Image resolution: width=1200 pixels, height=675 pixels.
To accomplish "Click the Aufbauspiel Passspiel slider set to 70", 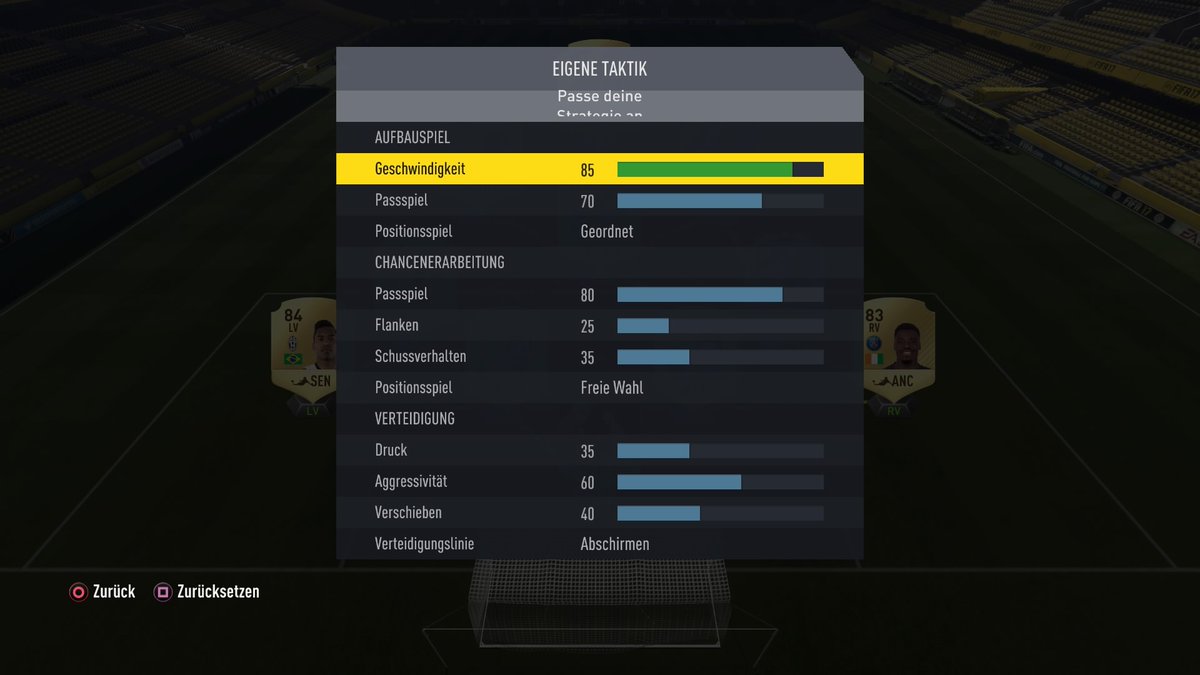I will tap(719, 201).
